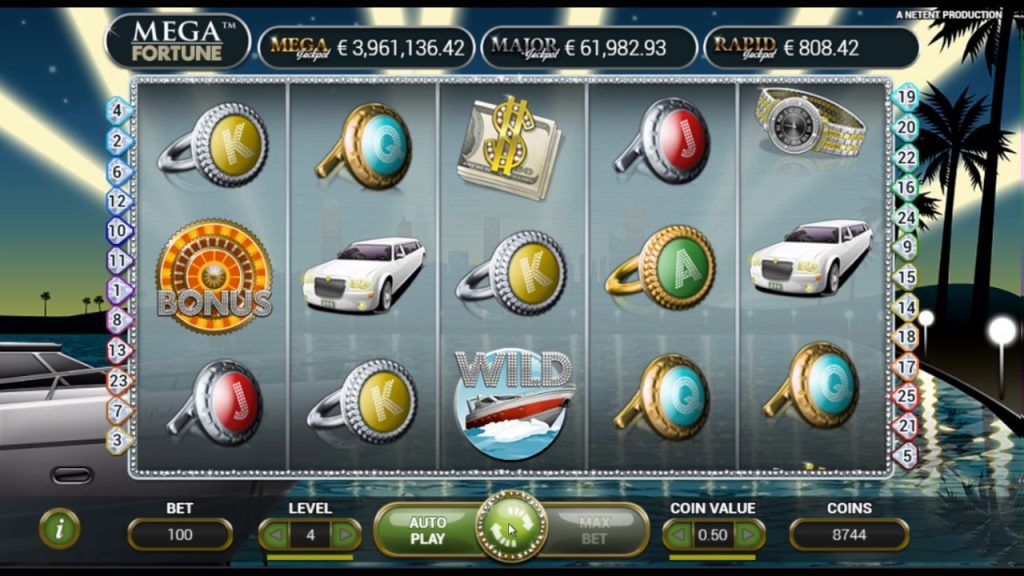Viewport: 1024px width, 576px height.
Task: Show payline number 25
Action: coord(906,397)
